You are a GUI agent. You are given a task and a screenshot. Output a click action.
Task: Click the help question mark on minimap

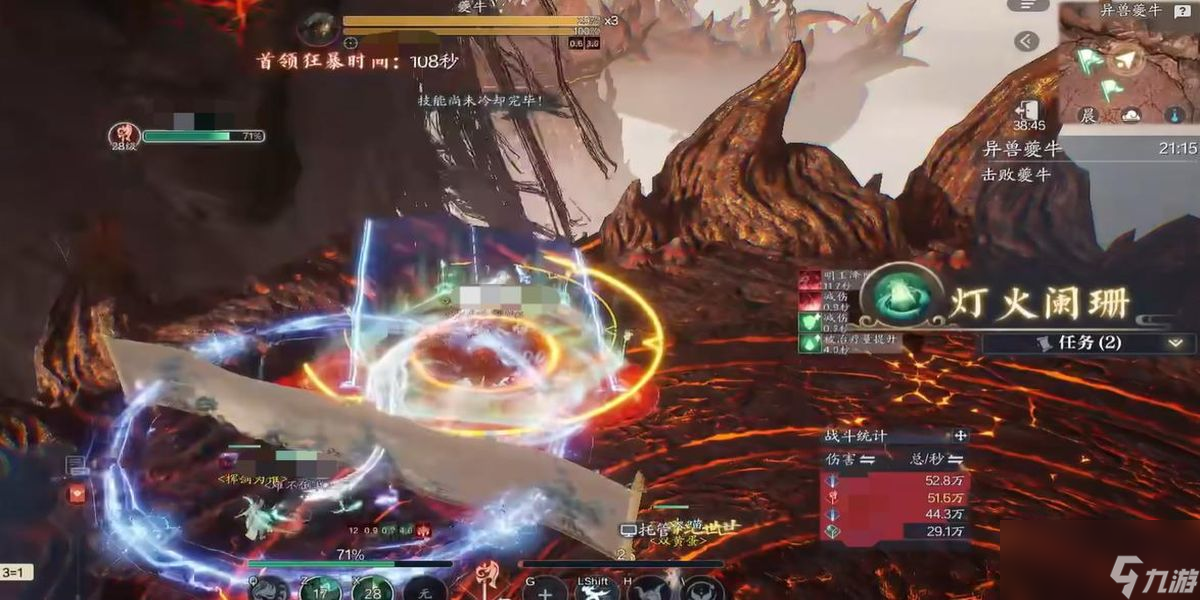[1185, 10]
